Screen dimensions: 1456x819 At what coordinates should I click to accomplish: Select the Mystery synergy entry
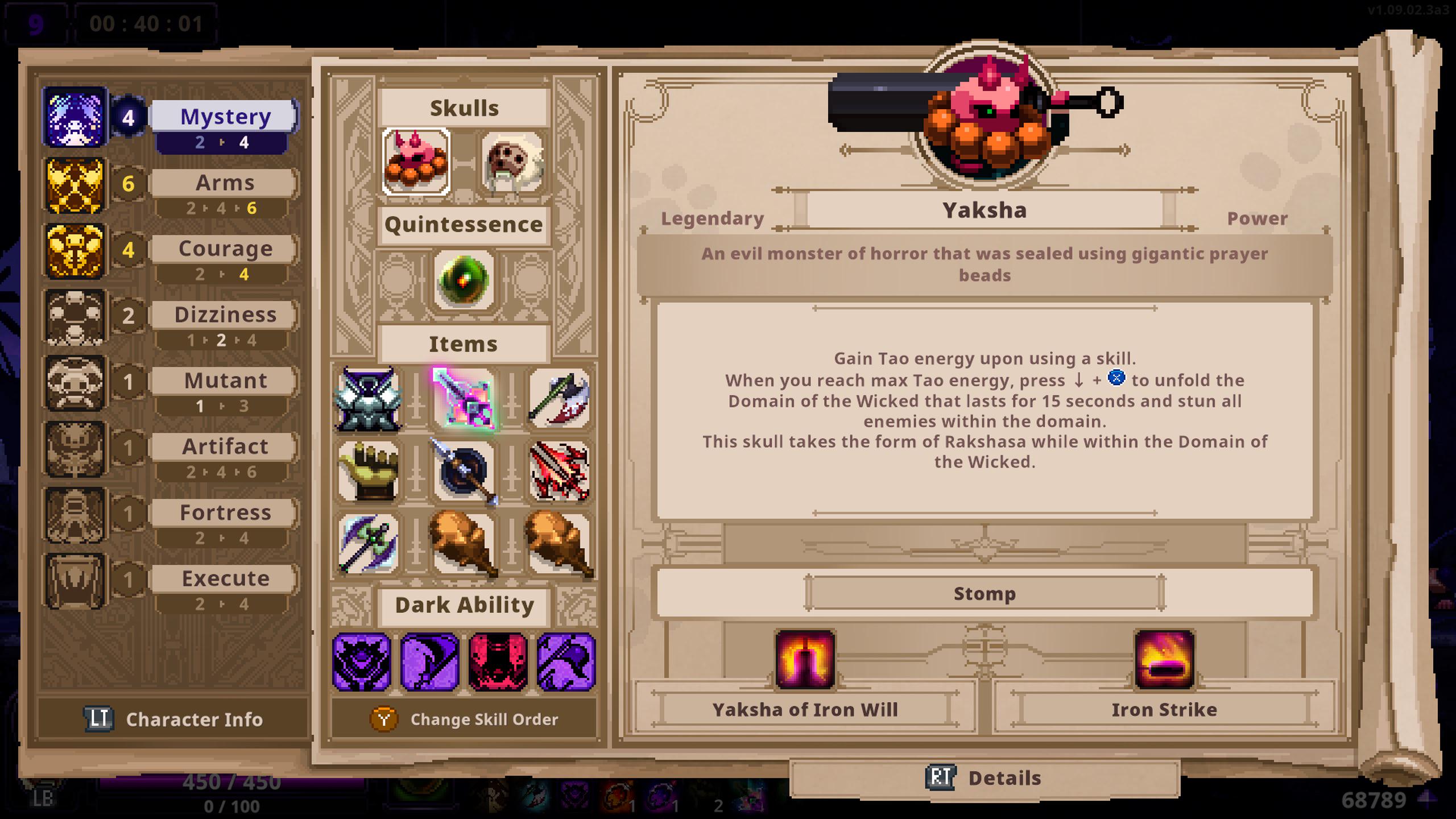(x=224, y=117)
